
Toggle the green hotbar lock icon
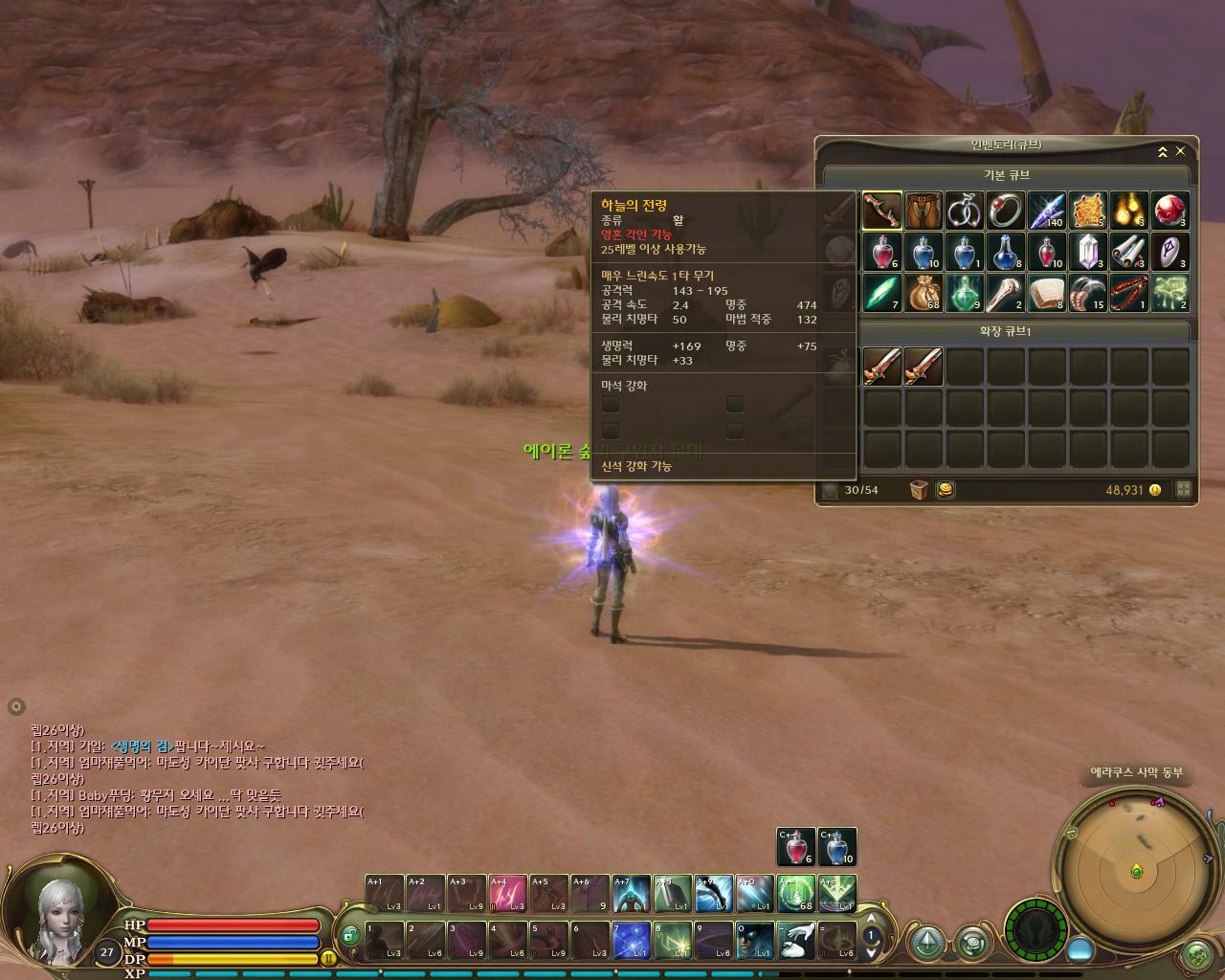coord(350,935)
